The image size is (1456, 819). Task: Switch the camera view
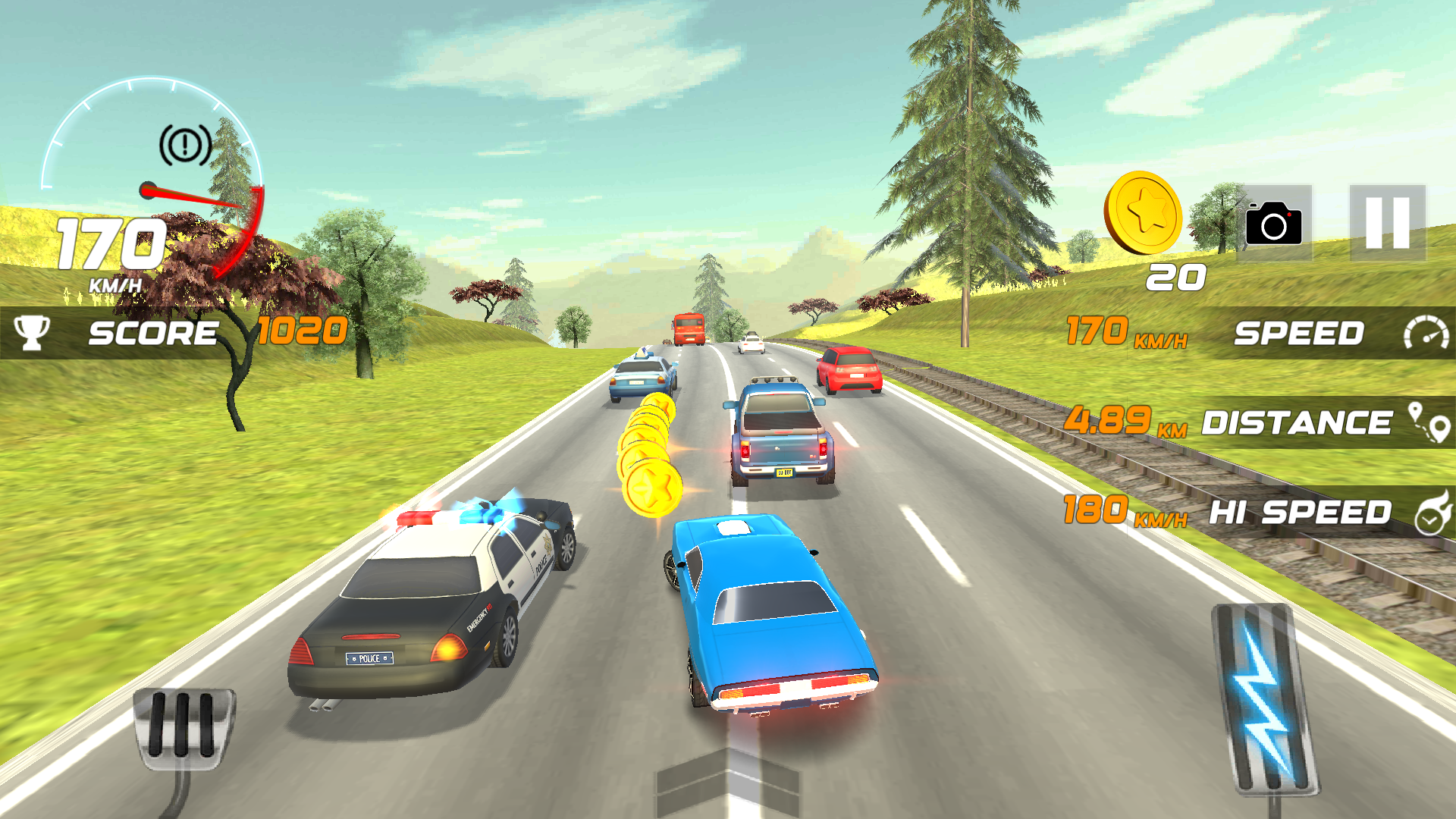pyautogui.click(x=1274, y=223)
